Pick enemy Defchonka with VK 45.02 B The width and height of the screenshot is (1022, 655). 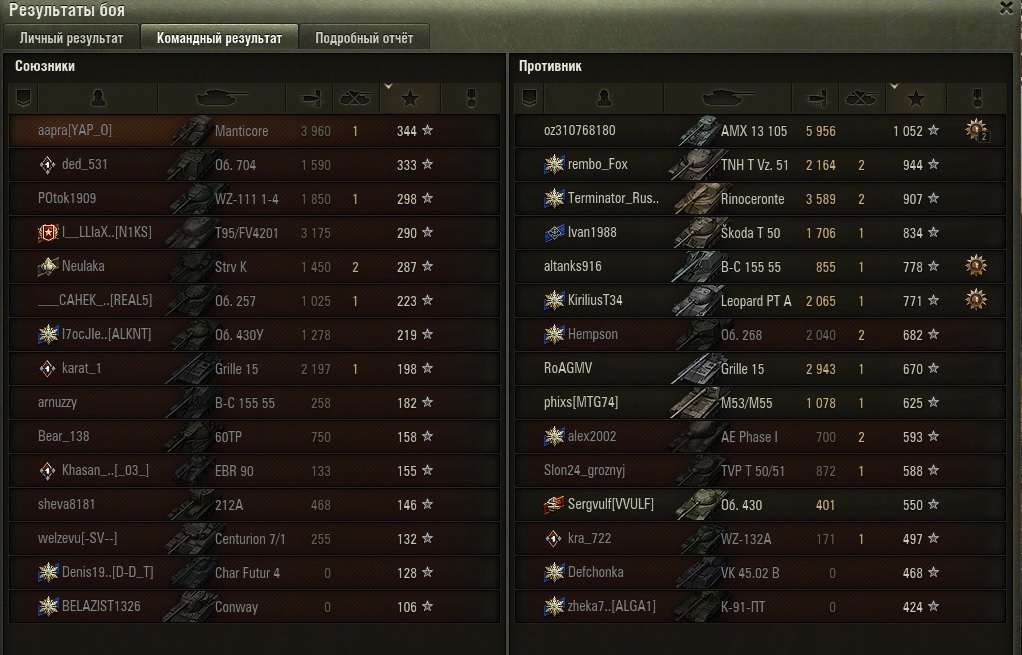click(x=760, y=572)
